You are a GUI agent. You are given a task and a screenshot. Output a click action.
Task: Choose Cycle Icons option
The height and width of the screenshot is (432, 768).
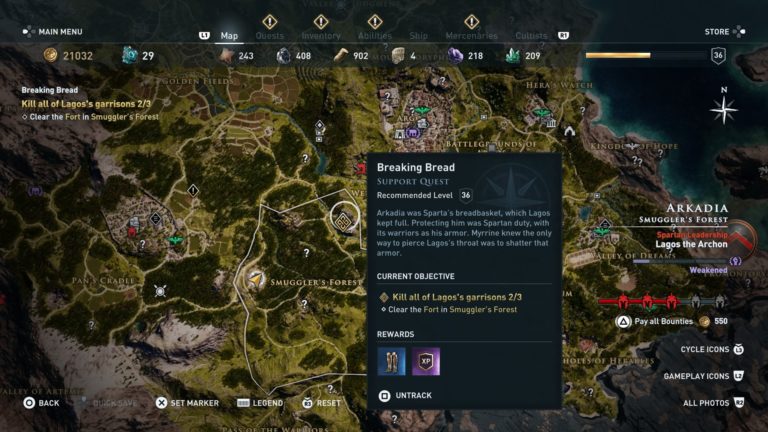(710, 349)
